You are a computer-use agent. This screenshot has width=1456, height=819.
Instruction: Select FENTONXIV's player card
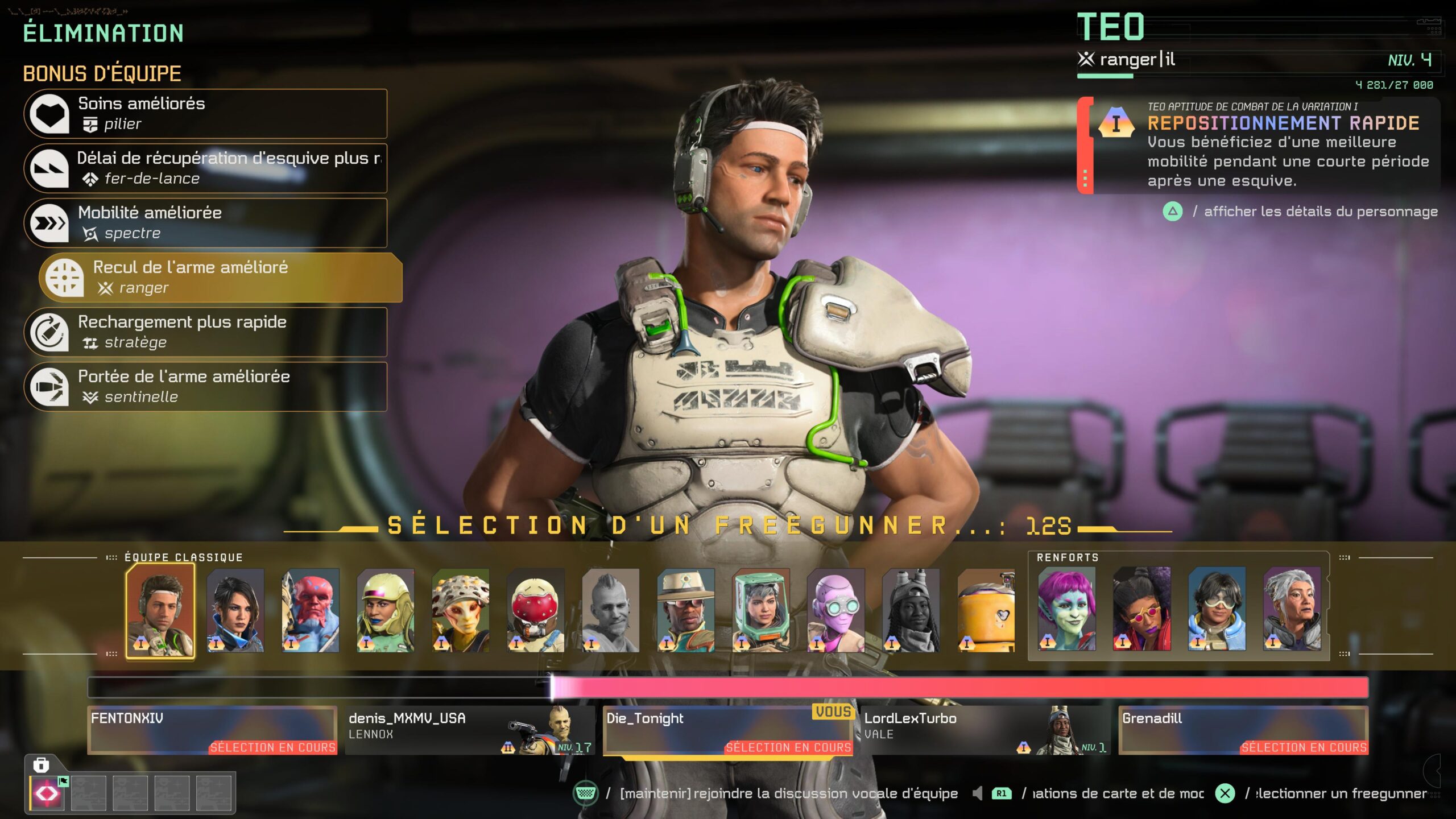click(212, 730)
